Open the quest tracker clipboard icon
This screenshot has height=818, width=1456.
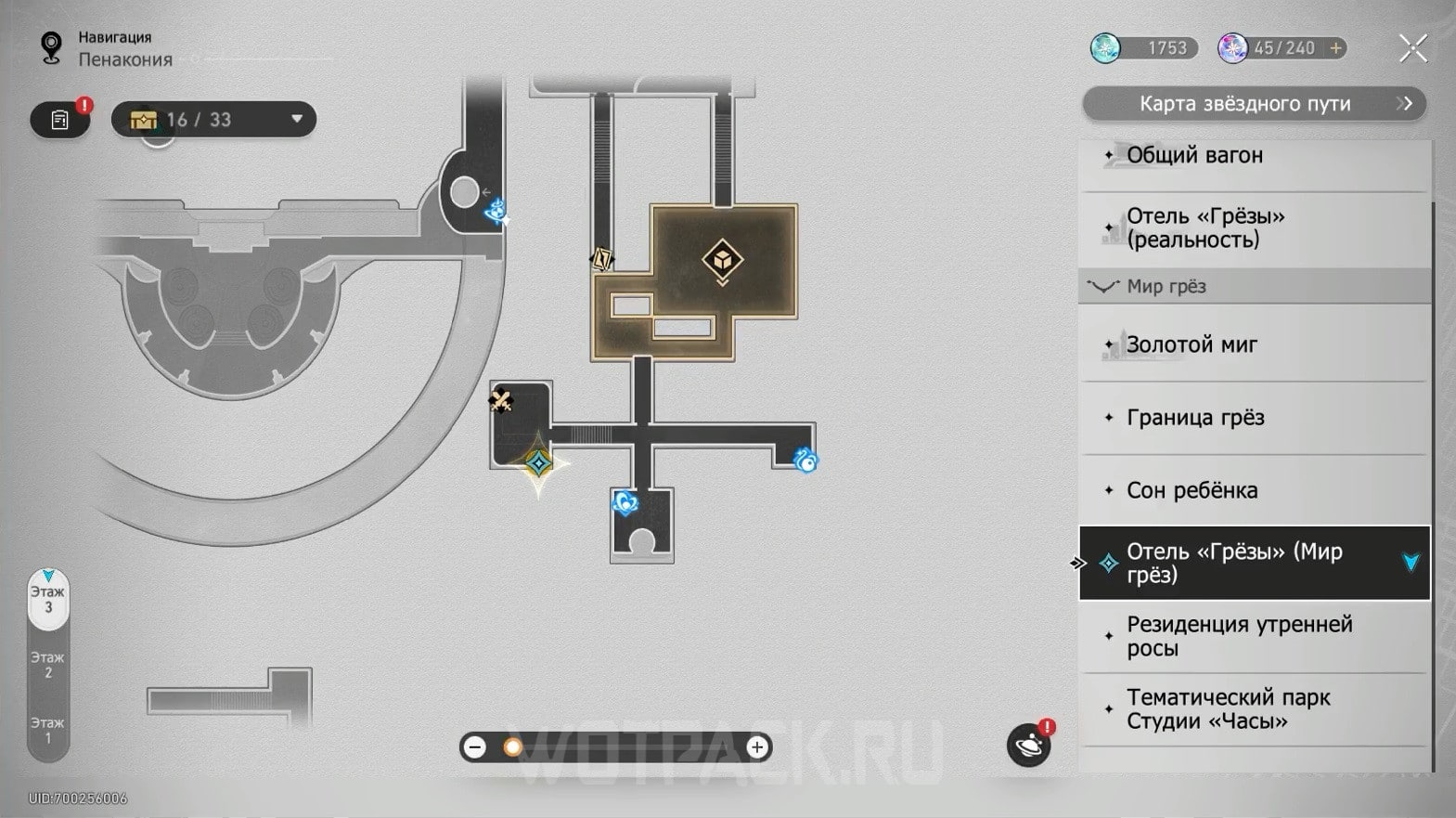coord(58,119)
